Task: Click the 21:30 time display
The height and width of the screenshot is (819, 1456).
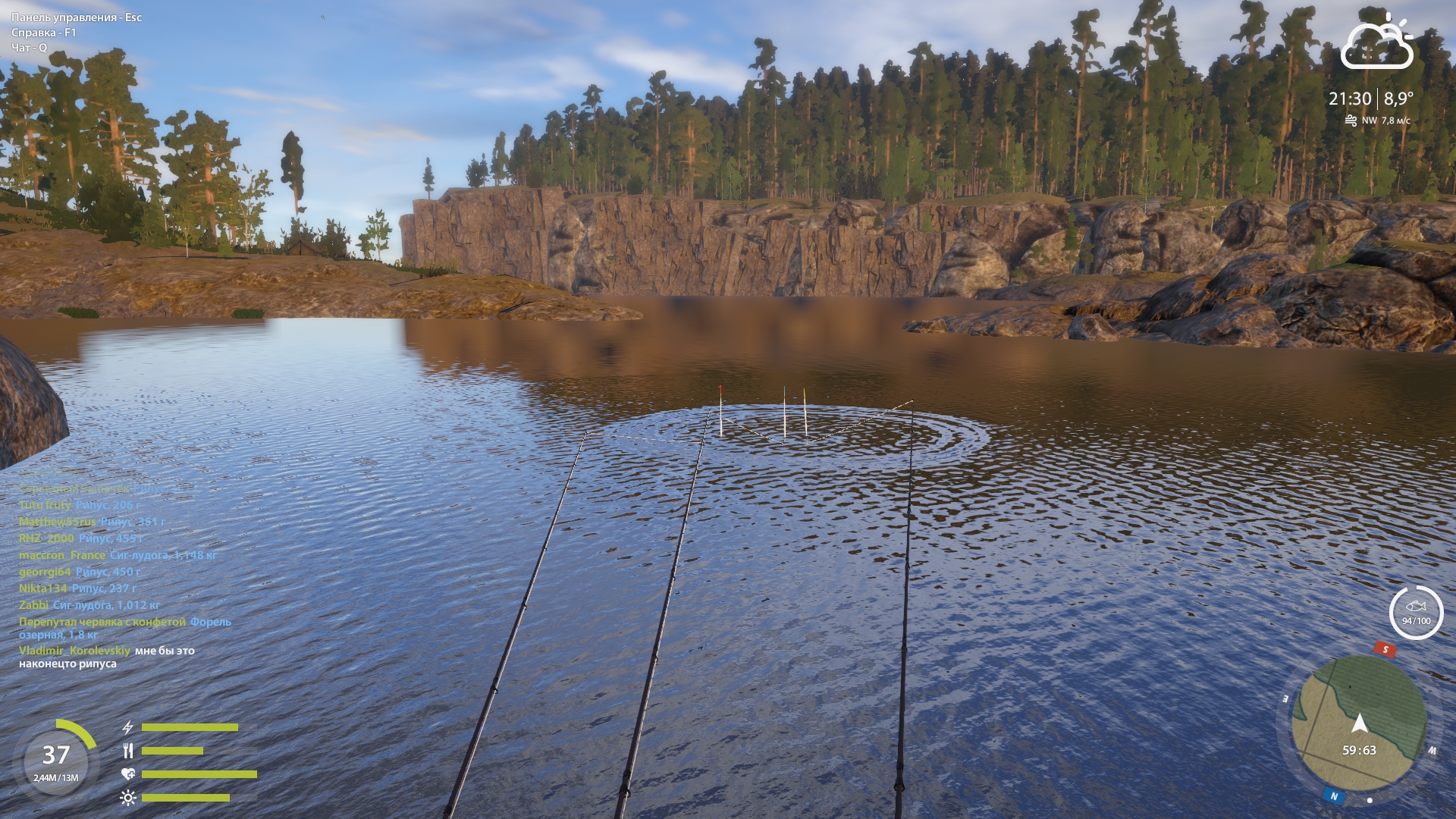Action: click(1349, 97)
